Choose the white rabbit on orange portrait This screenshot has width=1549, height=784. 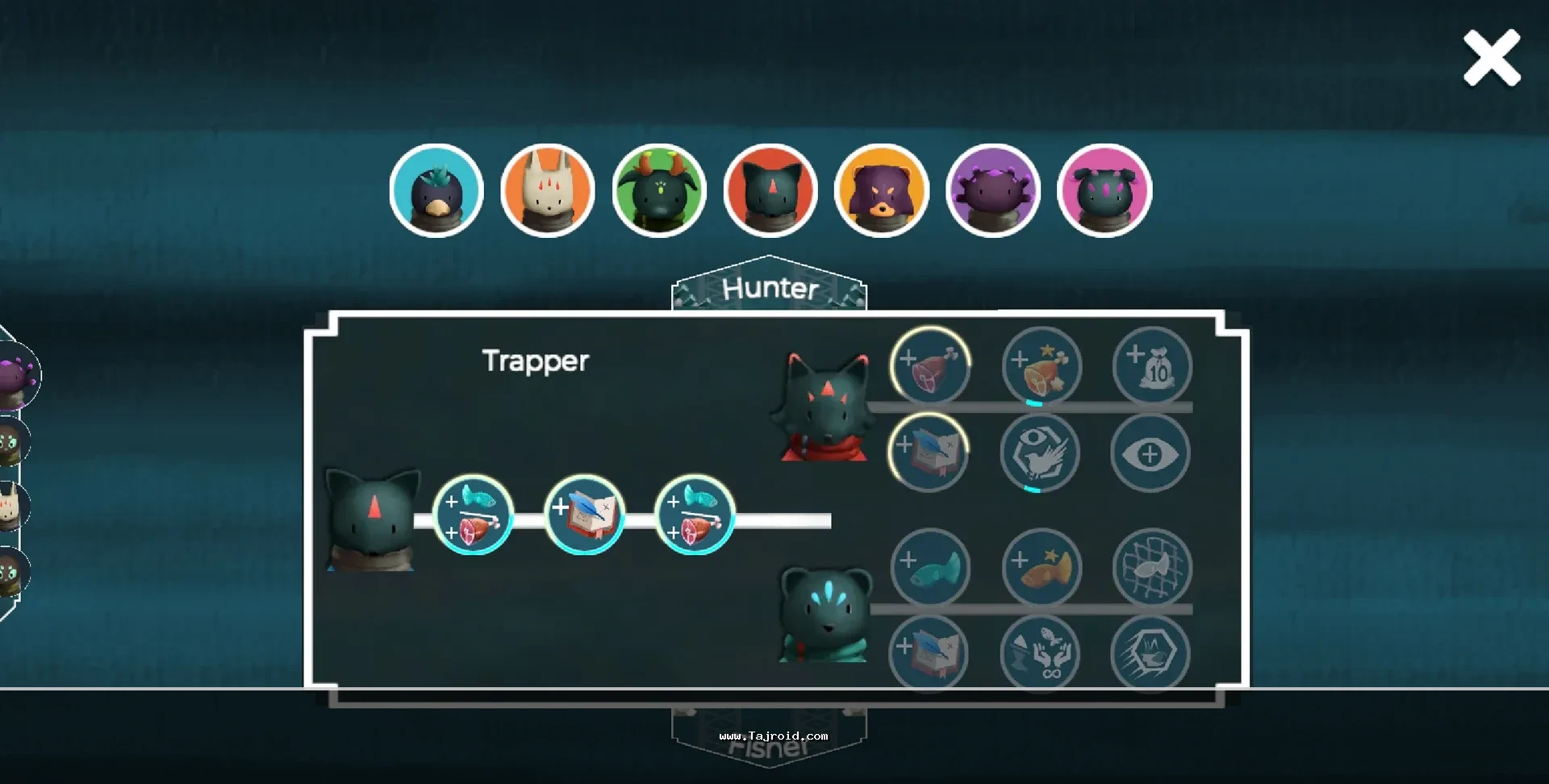coord(548,191)
